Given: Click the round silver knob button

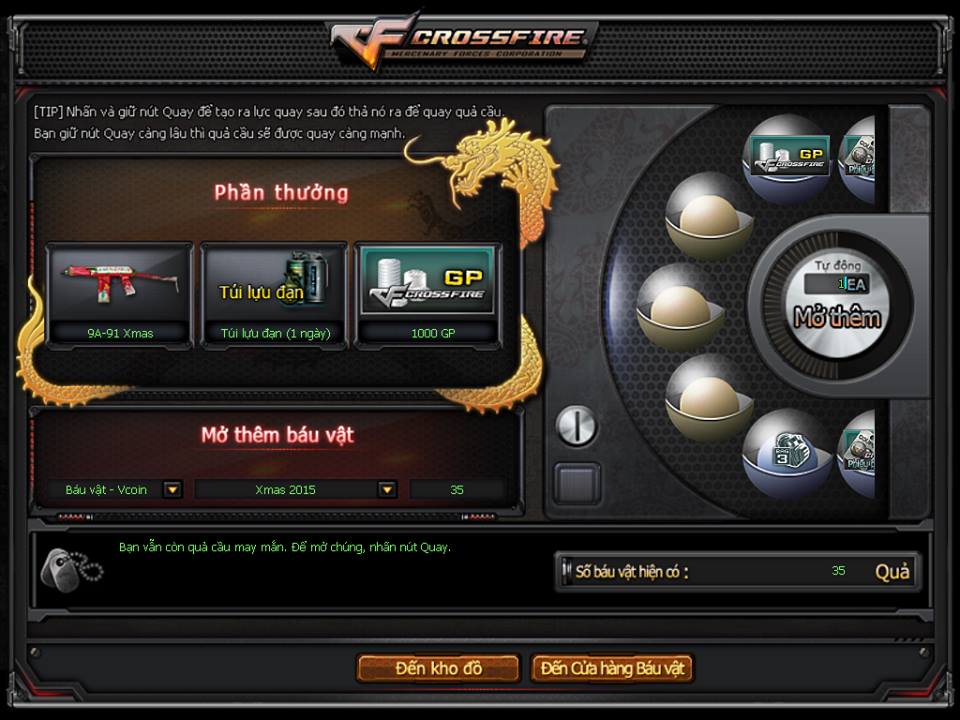Looking at the screenshot, I should click(x=576, y=426).
